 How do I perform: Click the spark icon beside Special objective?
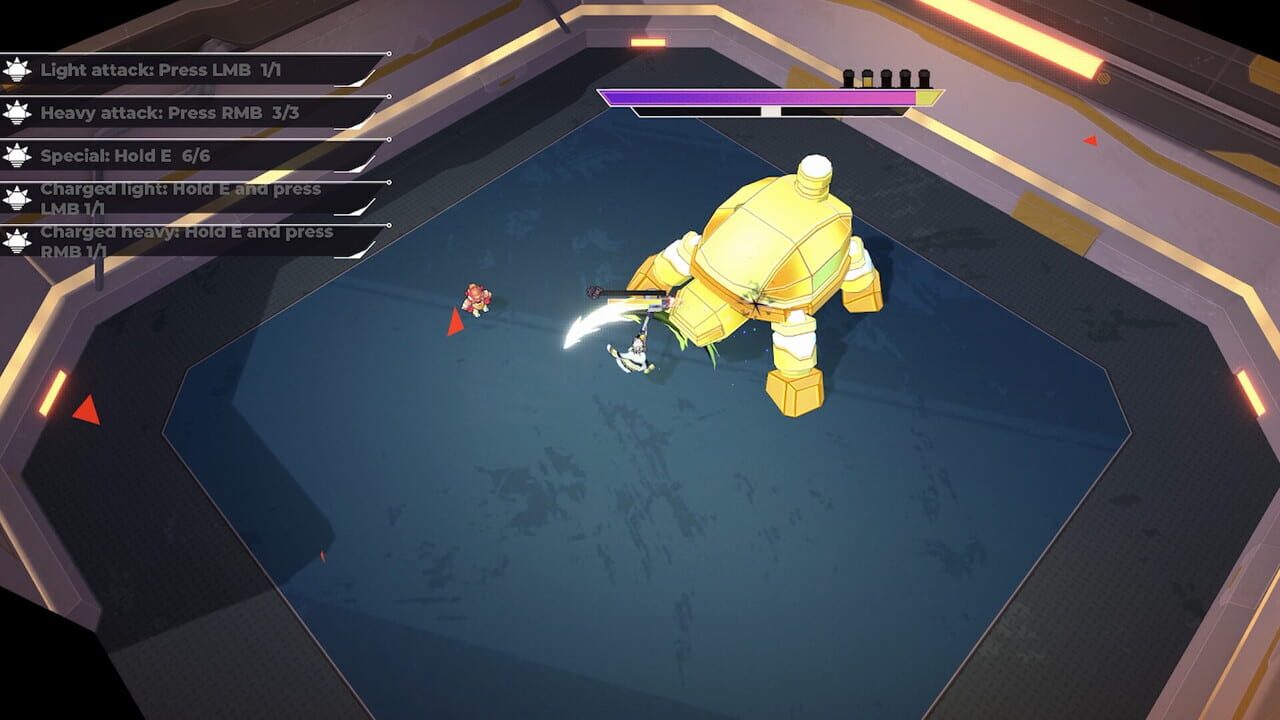pos(15,155)
